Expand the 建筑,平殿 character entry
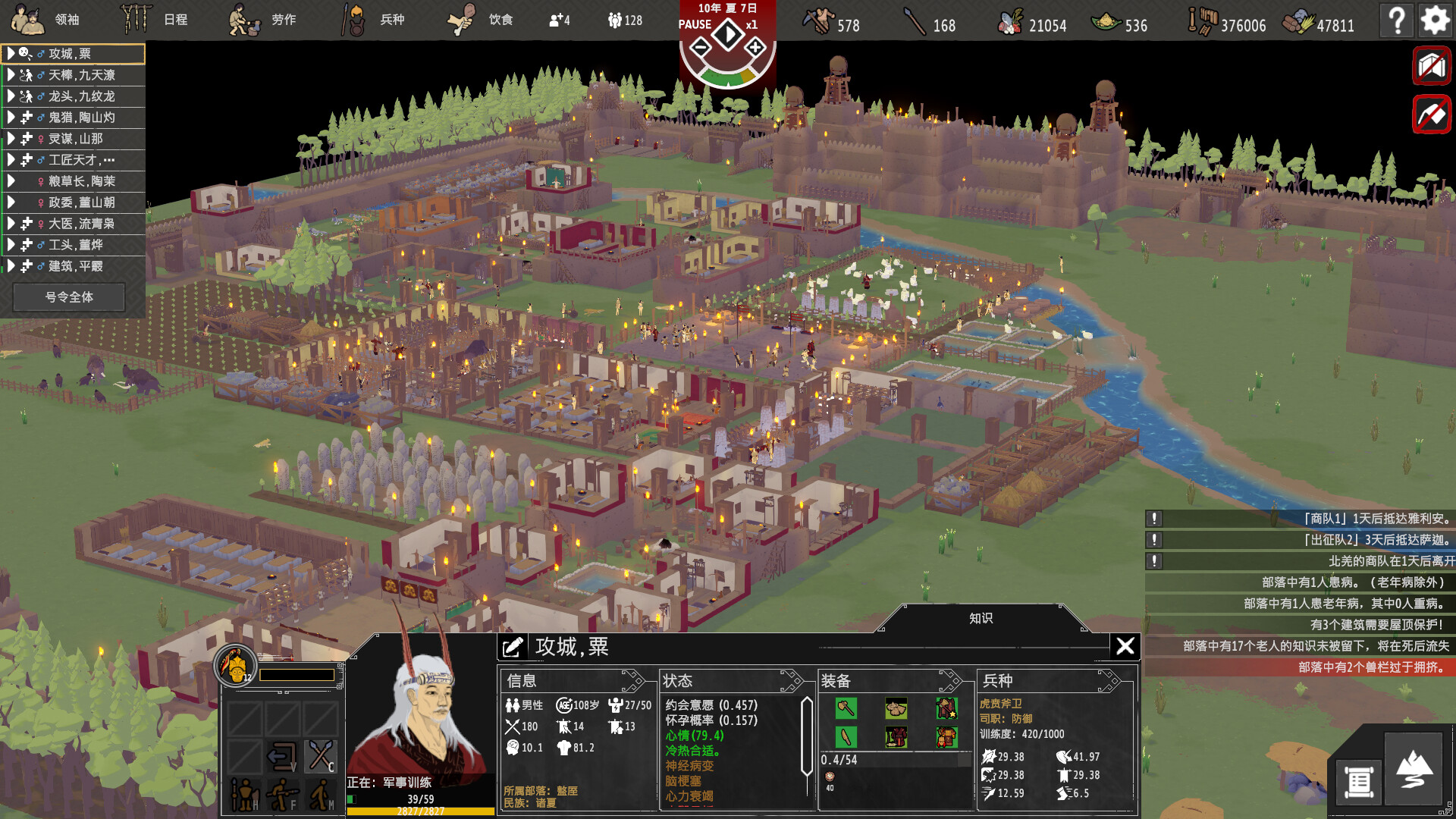The height and width of the screenshot is (819, 1456). click(x=72, y=266)
